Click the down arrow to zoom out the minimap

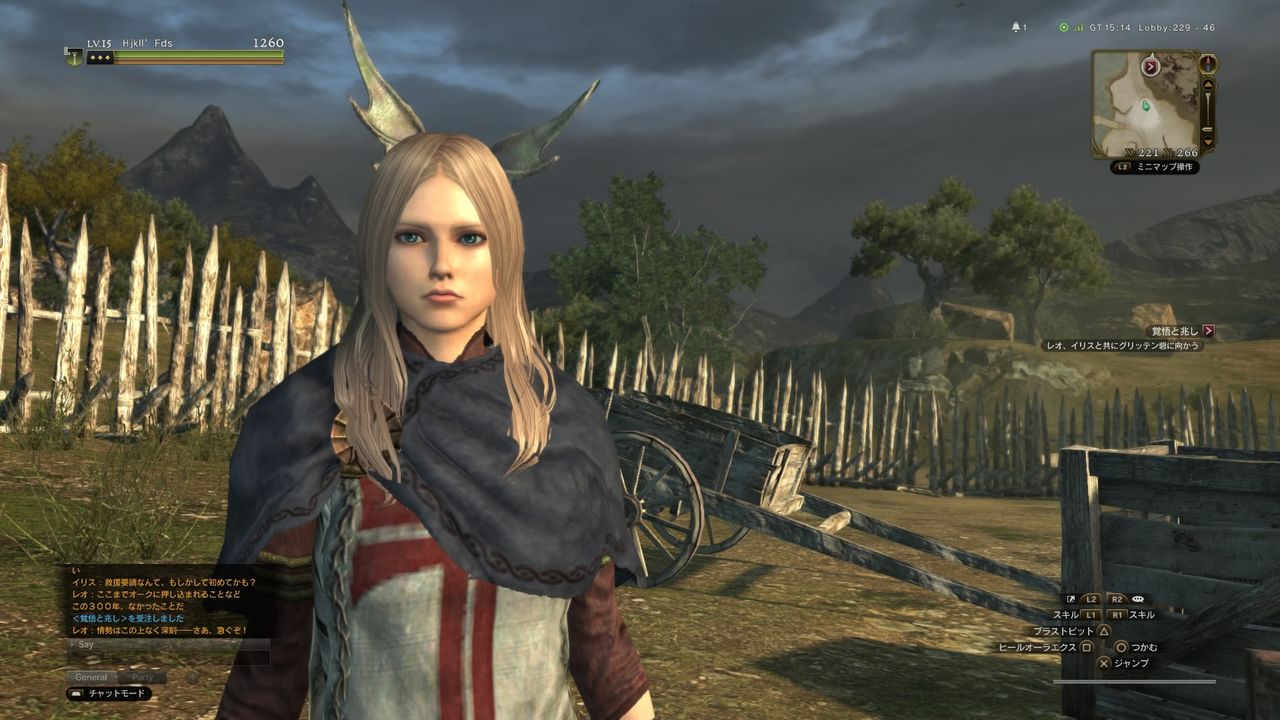(1208, 141)
